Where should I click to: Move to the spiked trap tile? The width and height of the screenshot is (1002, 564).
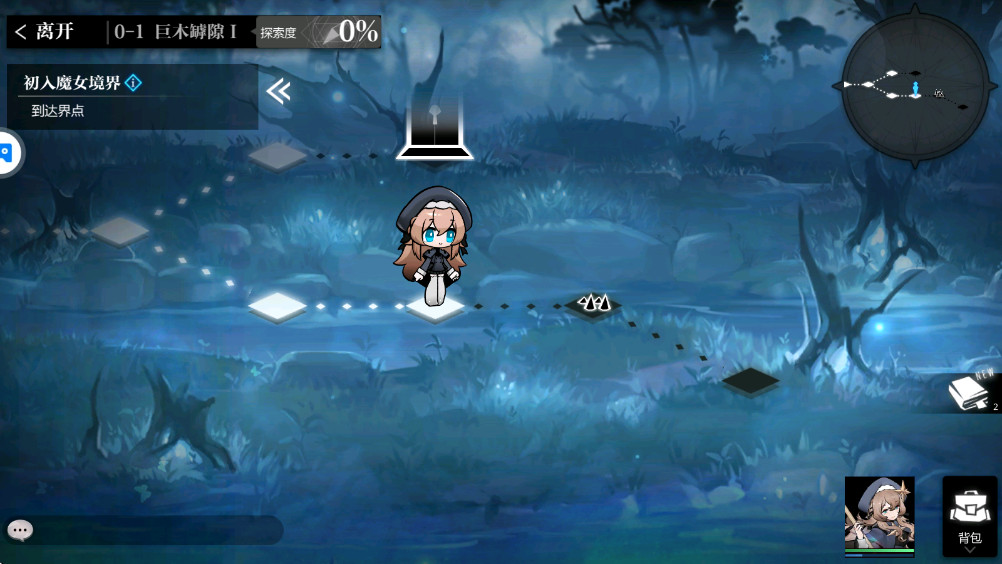[594, 304]
